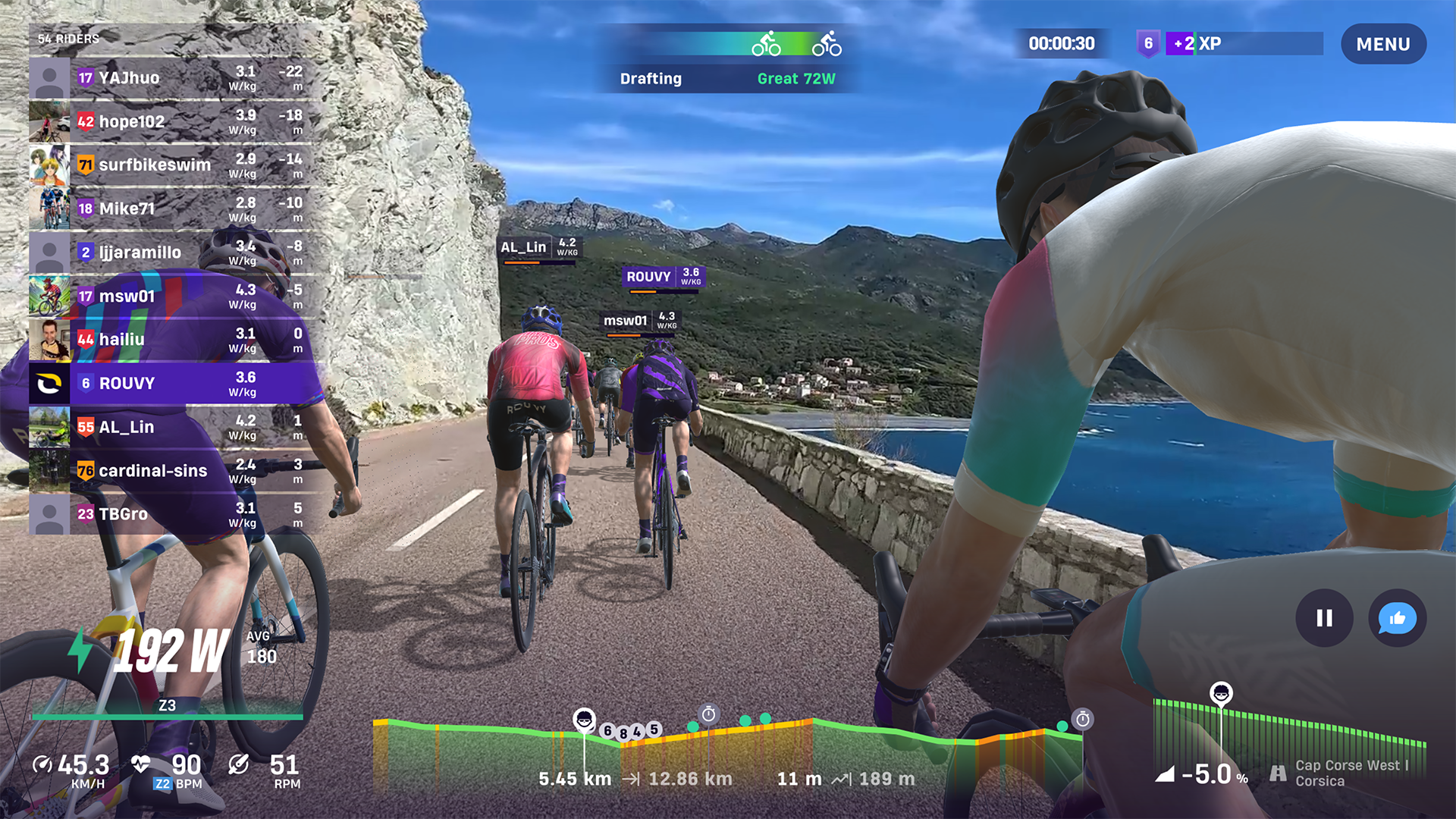
Task: Click the msw01 name tag above the rider
Action: click(624, 321)
